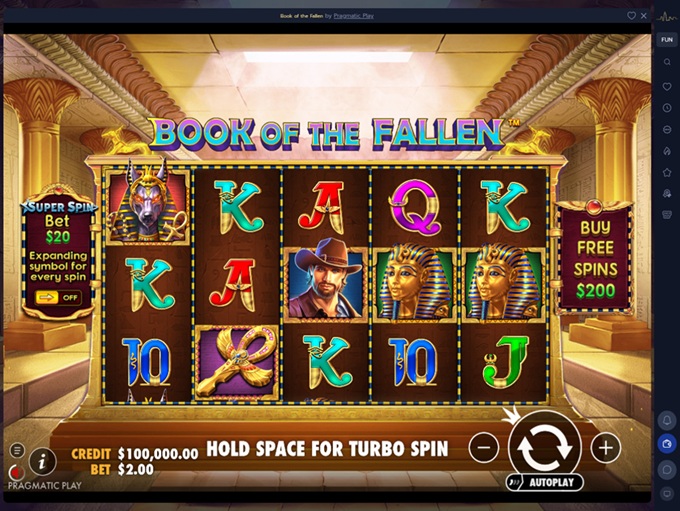Close the game window

(x=645, y=16)
